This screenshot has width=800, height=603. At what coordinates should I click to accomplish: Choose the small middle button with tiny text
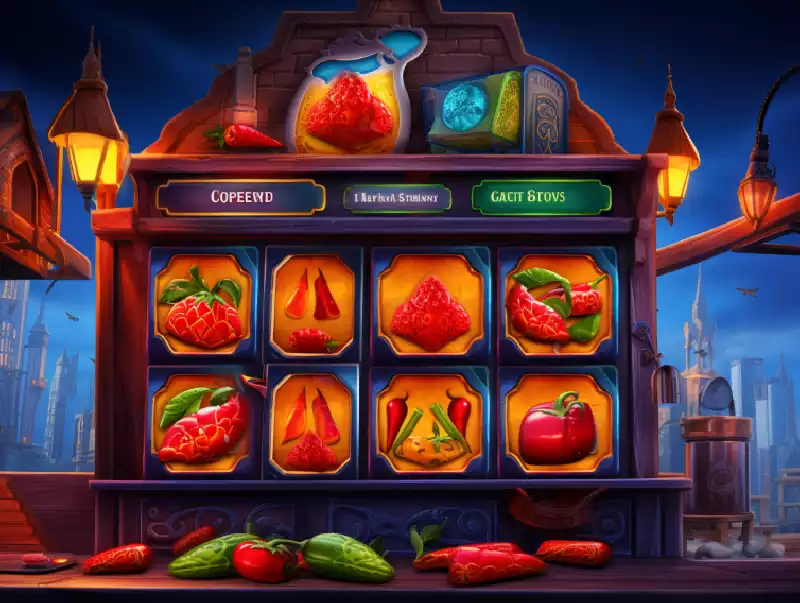[x=397, y=198]
